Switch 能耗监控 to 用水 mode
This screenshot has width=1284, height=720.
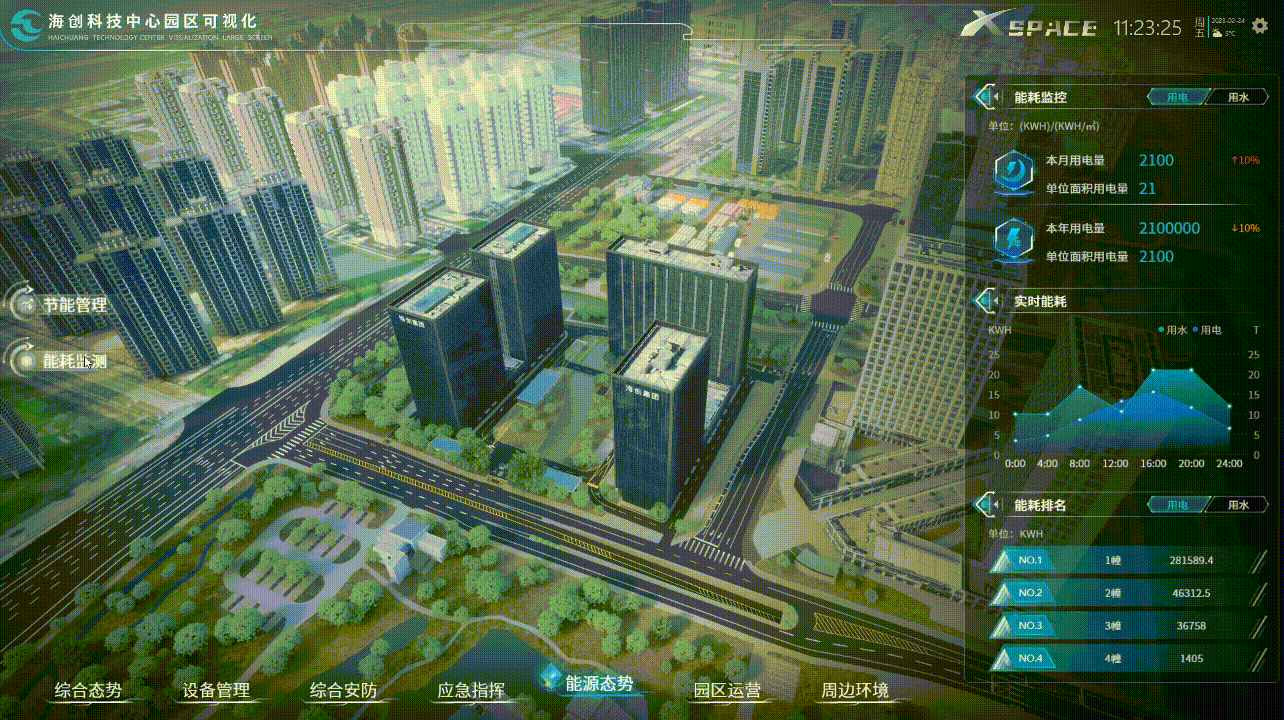coord(1239,96)
